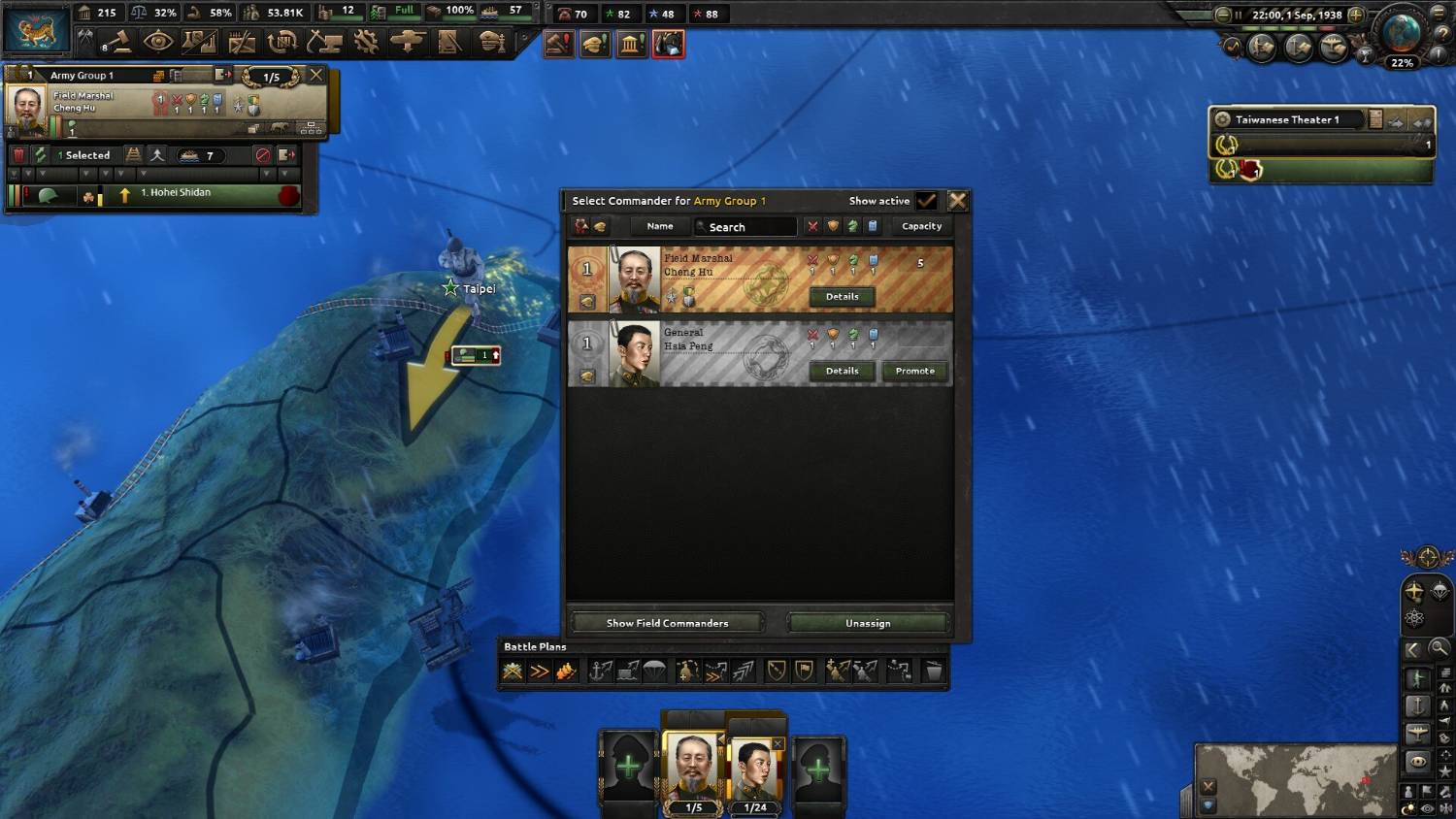1456x819 pixels.
Task: Unassign the current commander
Action: pos(868,623)
